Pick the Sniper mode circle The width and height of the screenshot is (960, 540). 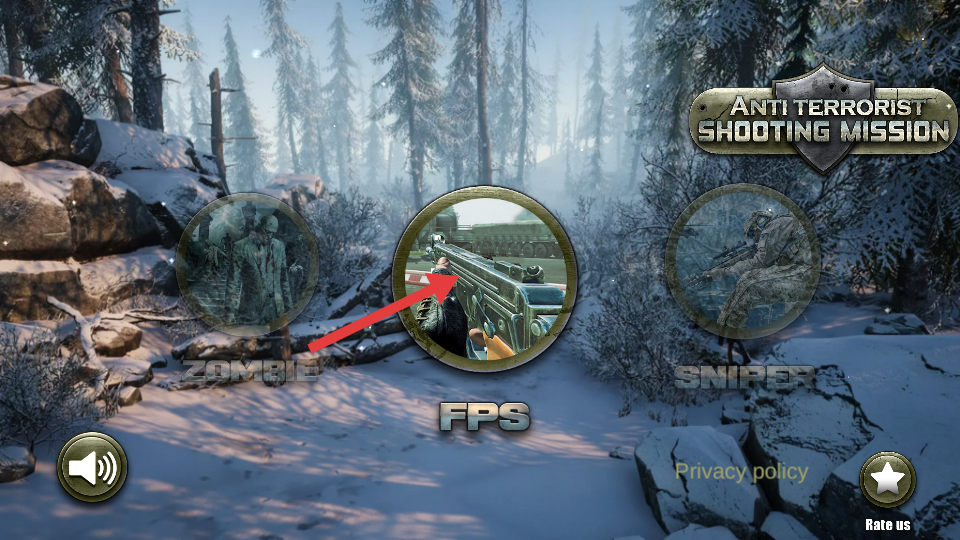742,262
